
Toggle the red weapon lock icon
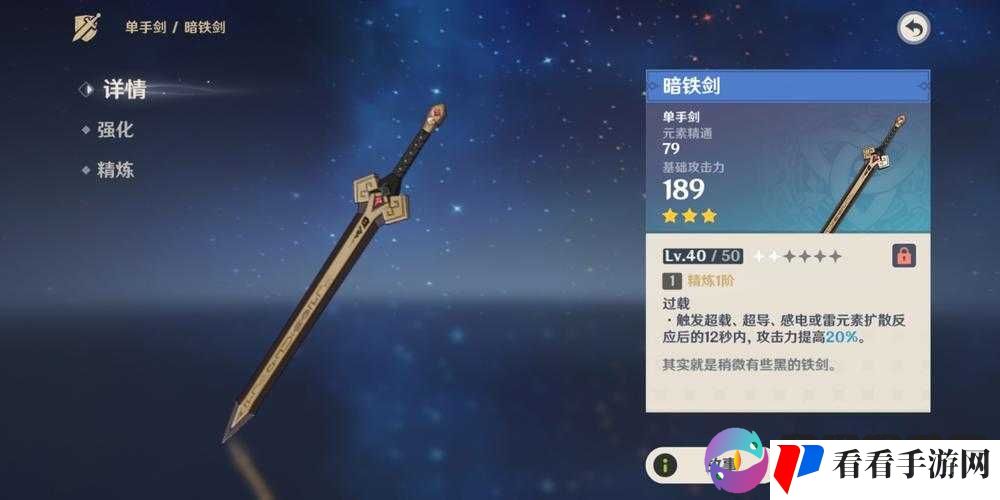click(904, 256)
